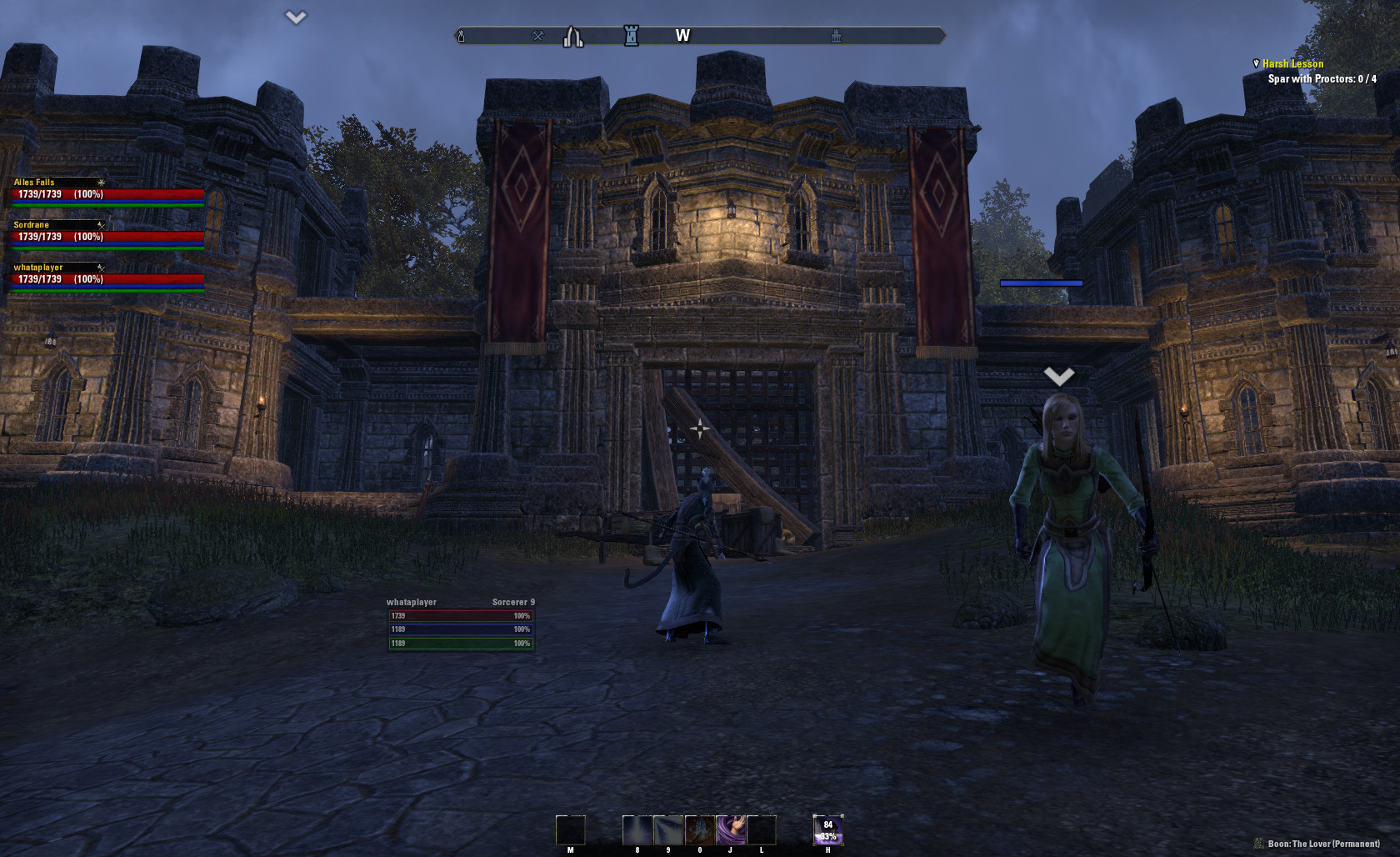The height and width of the screenshot is (857, 1400).
Task: Click the blue keep tower compass marker
Action: coord(632,36)
